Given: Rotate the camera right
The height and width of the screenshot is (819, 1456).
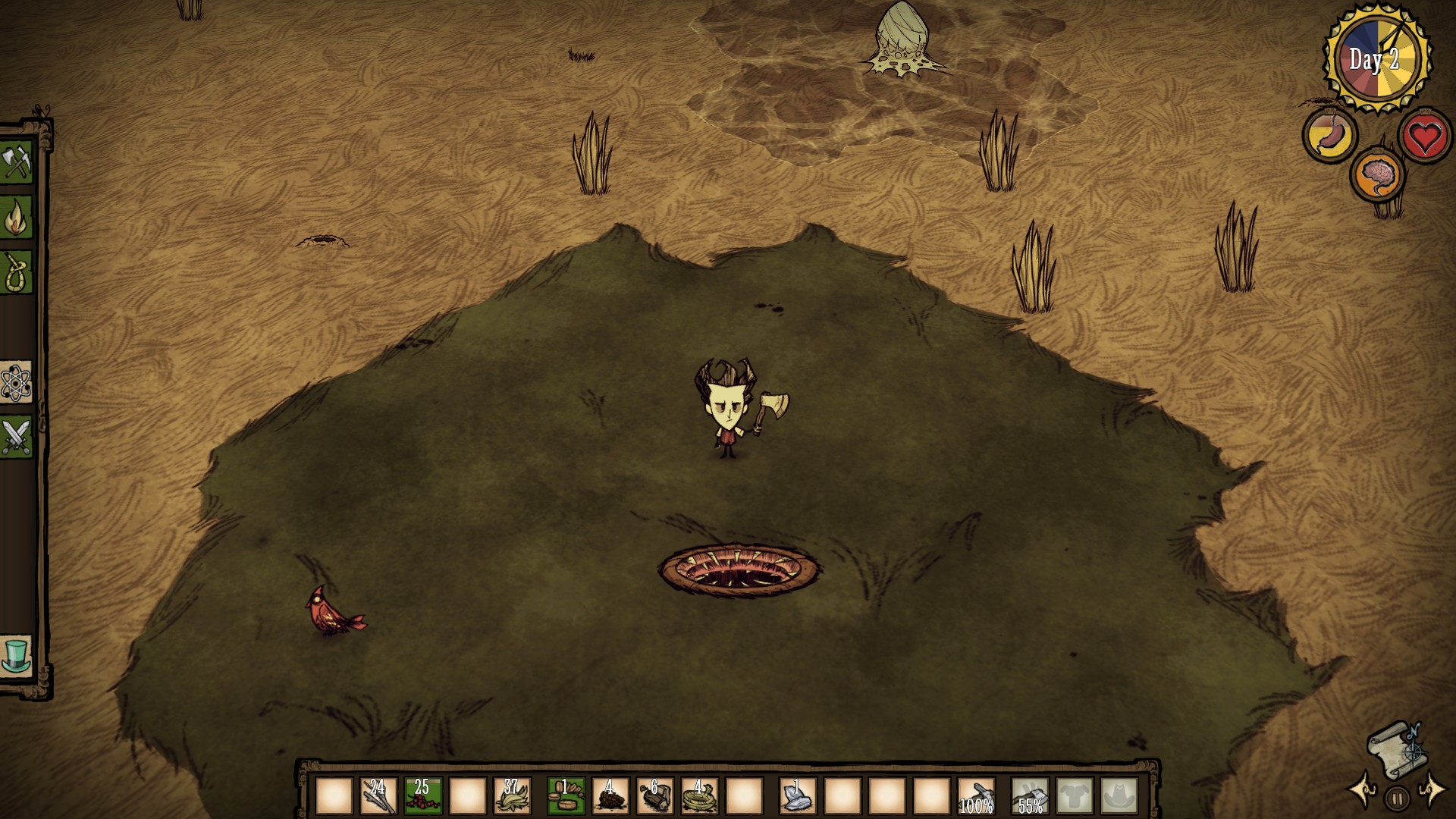Looking at the screenshot, I should [1430, 790].
